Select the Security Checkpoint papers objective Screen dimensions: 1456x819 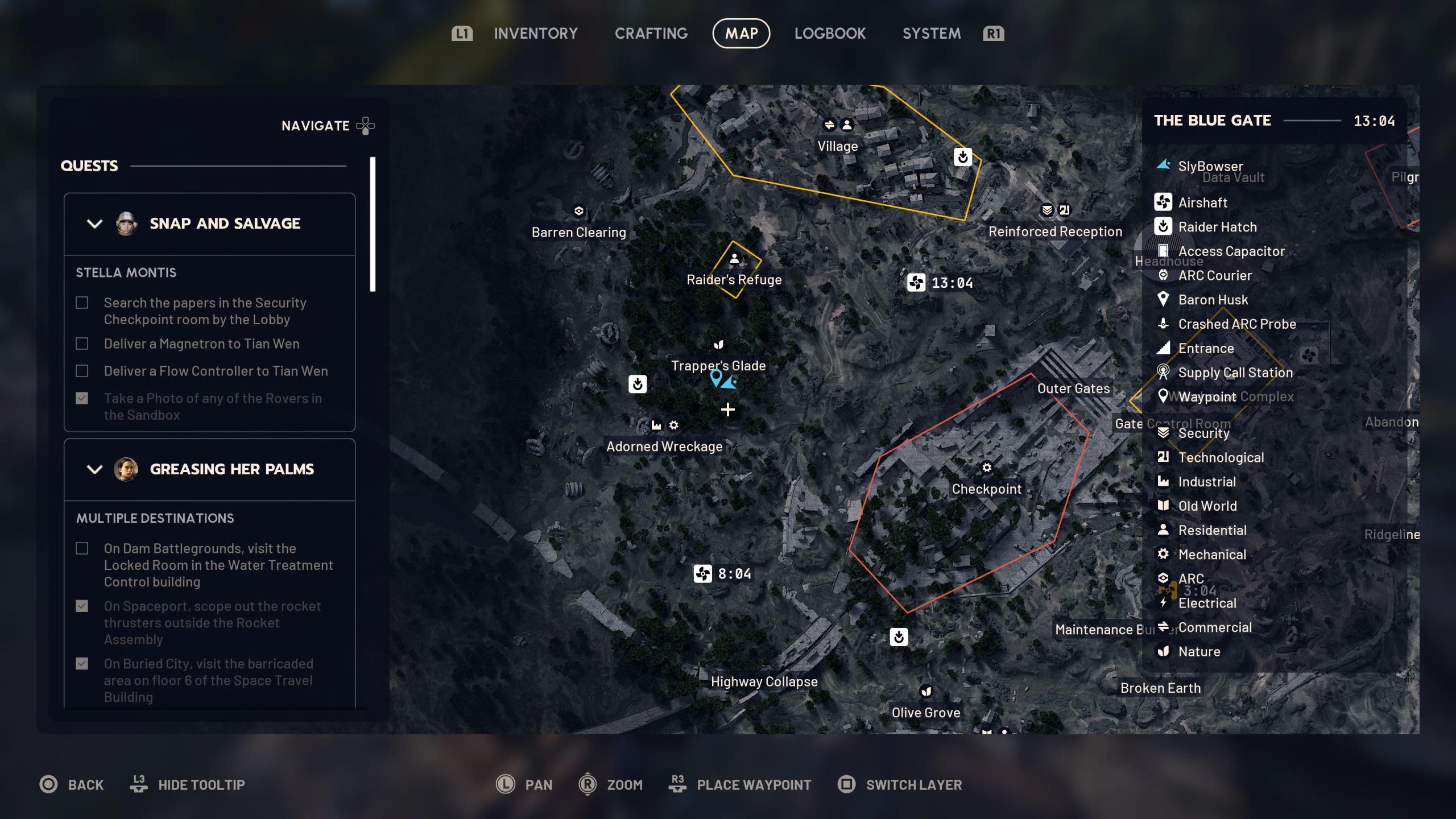(205, 311)
